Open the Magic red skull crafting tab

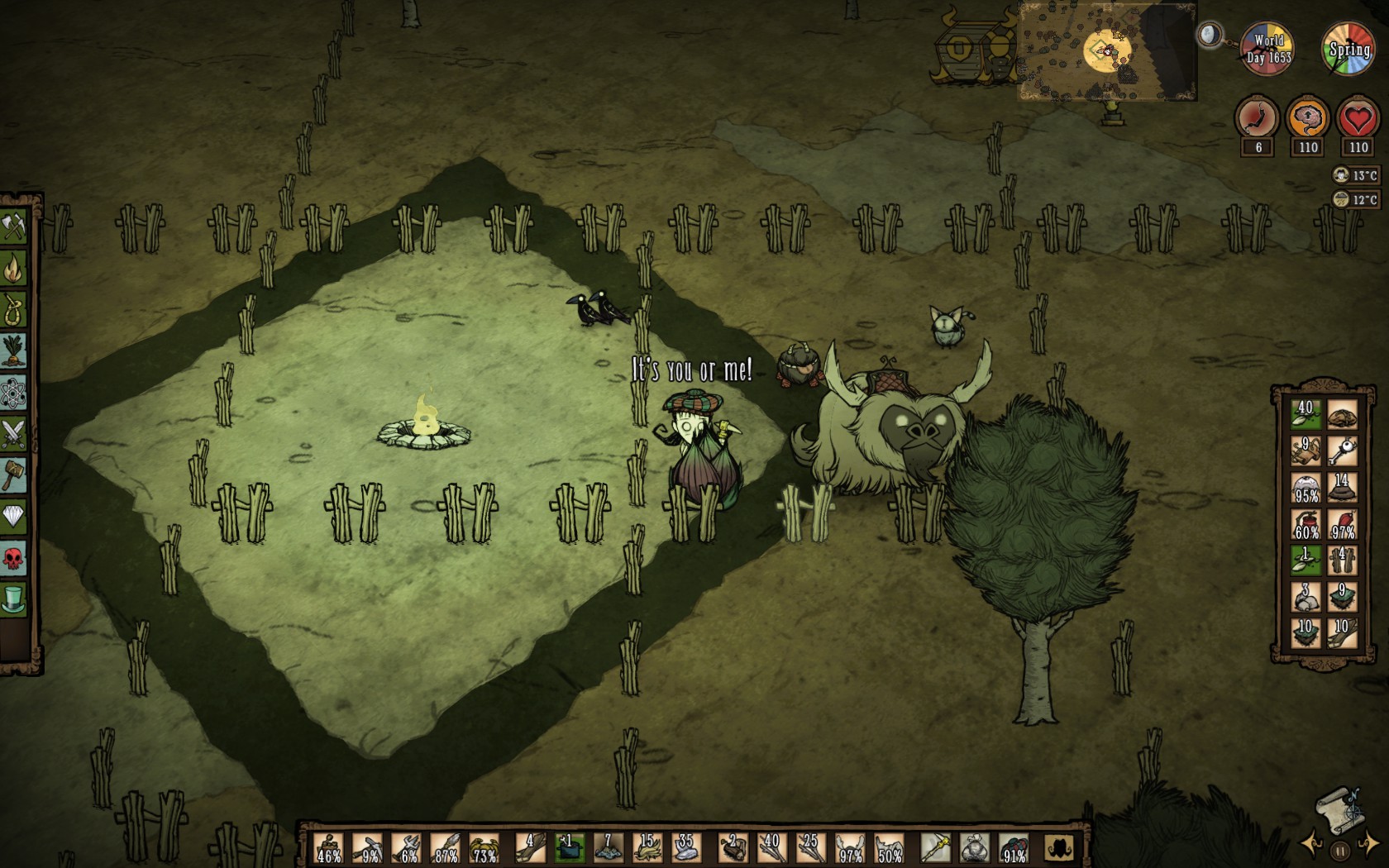pos(14,559)
